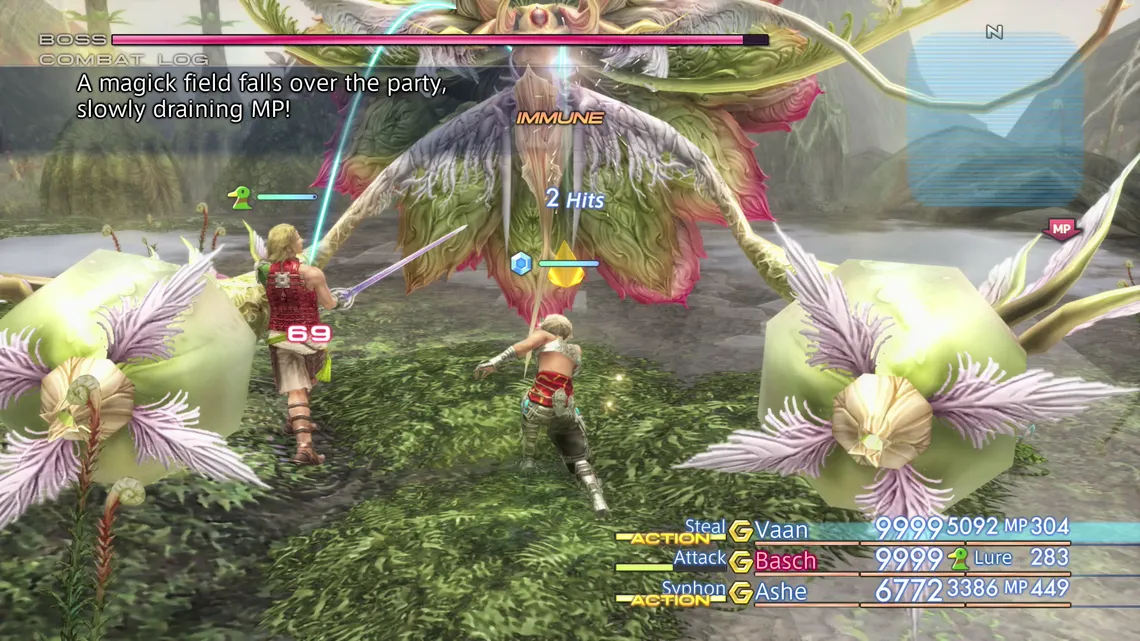This screenshot has width=1140, height=641.
Task: Toggle Basch's gambit G icon
Action: pos(741,562)
